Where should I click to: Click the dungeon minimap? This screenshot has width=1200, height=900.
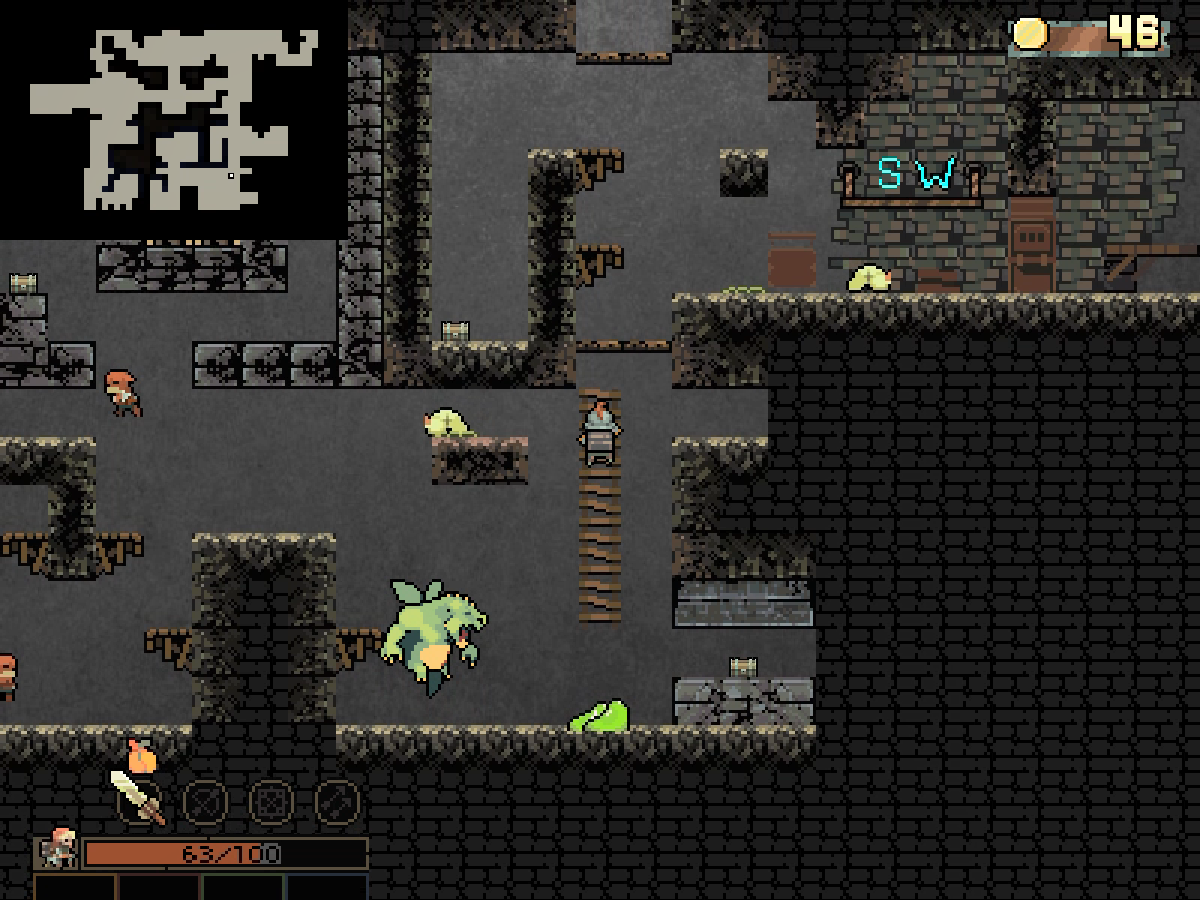tap(173, 120)
